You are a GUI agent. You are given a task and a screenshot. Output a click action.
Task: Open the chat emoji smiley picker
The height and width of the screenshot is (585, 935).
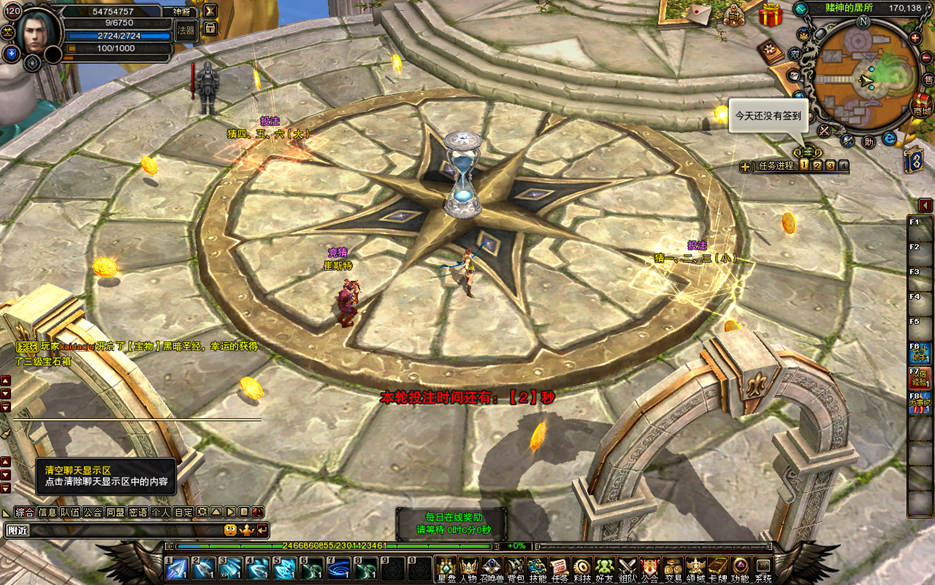click(x=229, y=530)
